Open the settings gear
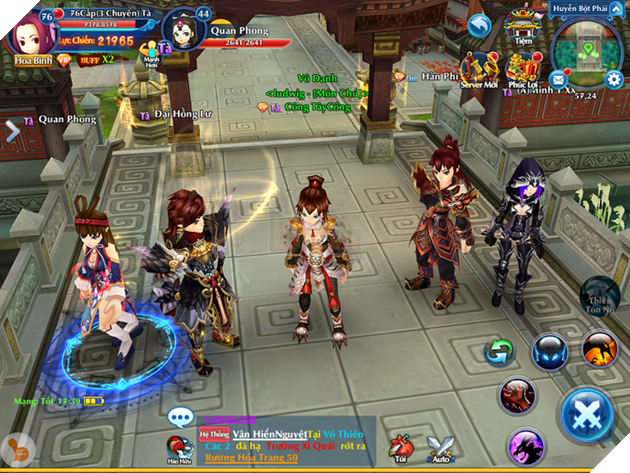This screenshot has width=630, height=473. click(614, 78)
